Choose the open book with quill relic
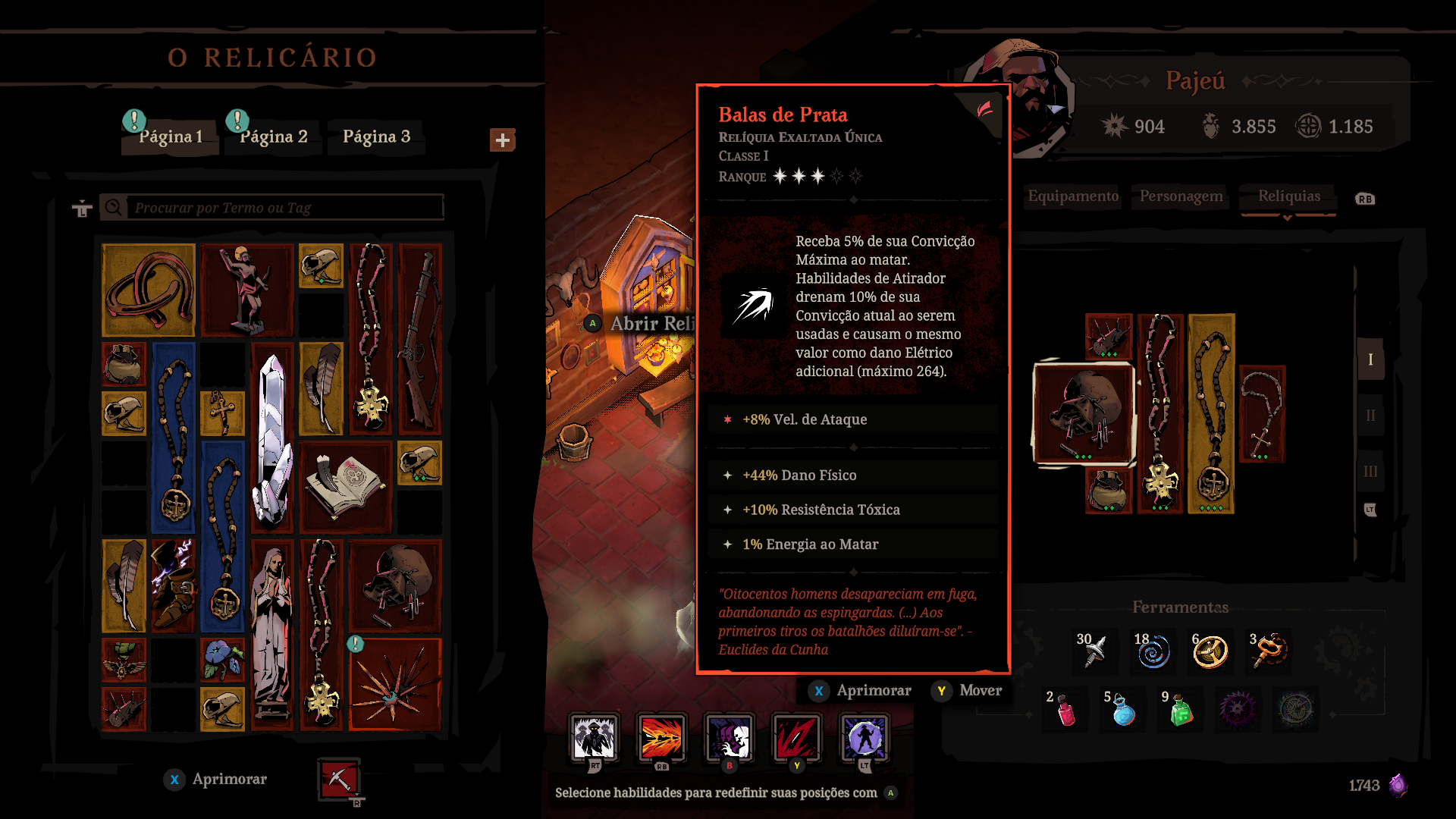The width and height of the screenshot is (1456, 819). pyautogui.click(x=346, y=487)
